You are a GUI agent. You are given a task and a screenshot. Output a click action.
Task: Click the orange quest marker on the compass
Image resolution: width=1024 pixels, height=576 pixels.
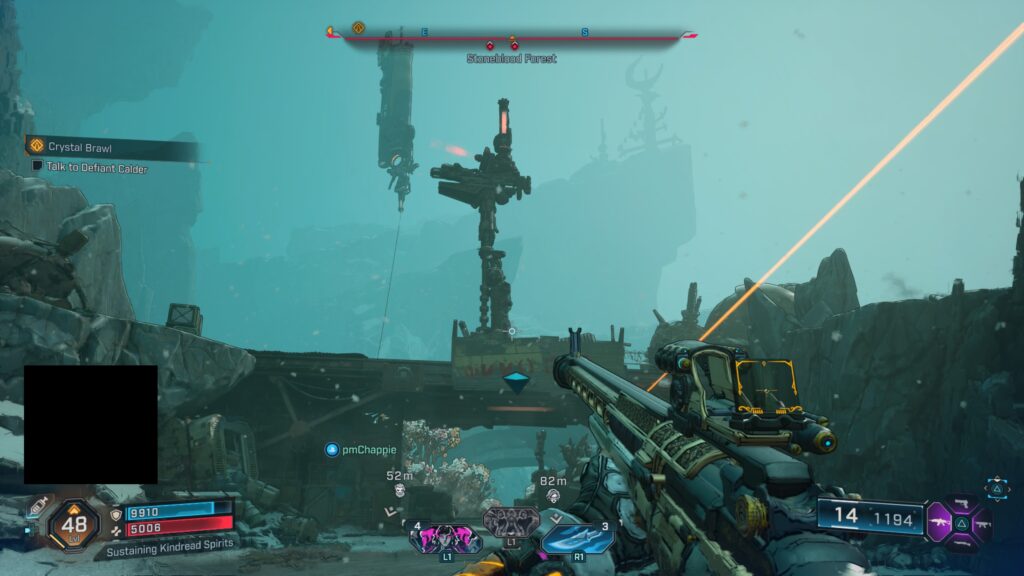coord(358,28)
